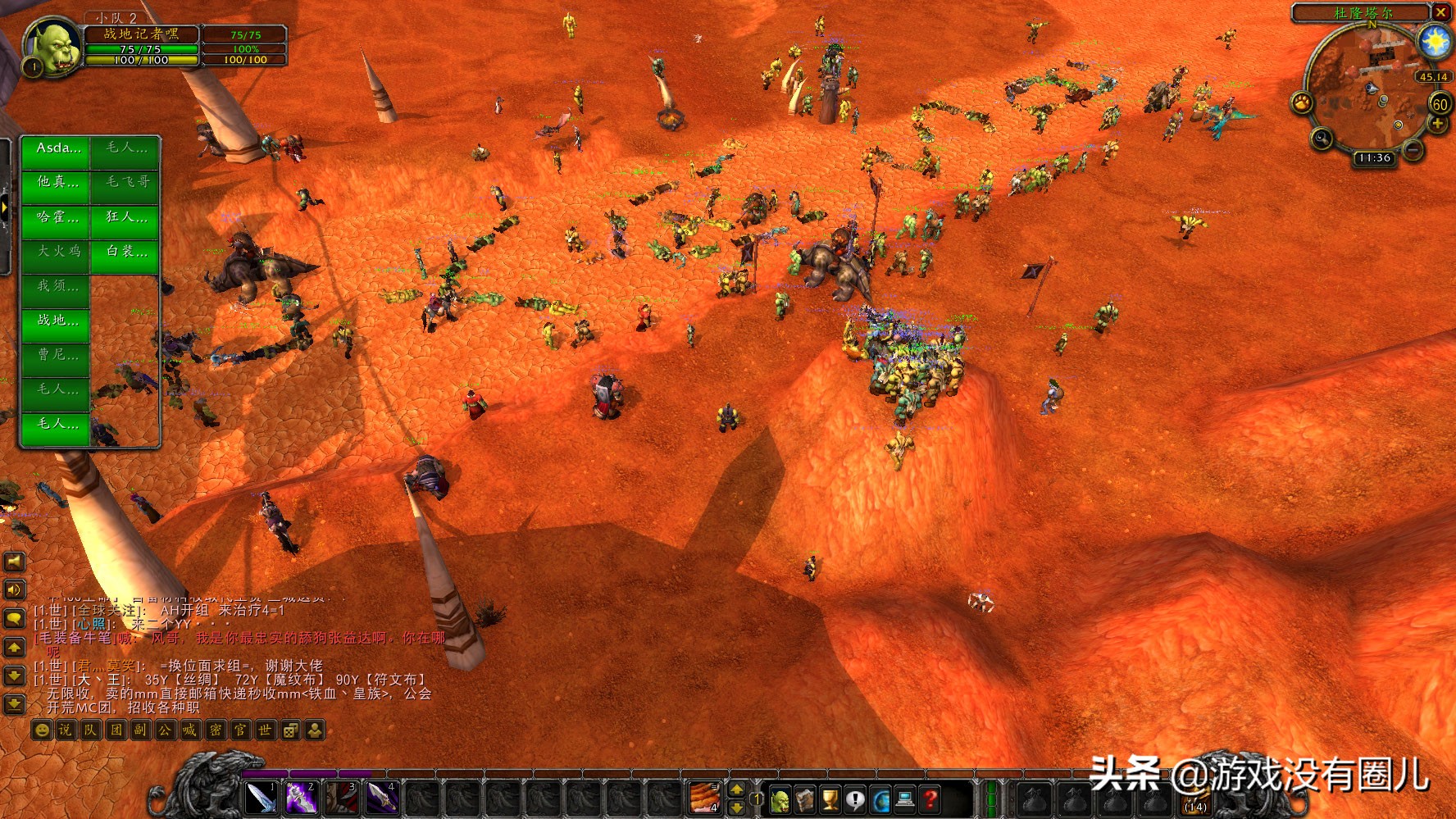The height and width of the screenshot is (819, 1456).
Task: Click the paw tracking icon on minimap
Action: coord(1302,102)
